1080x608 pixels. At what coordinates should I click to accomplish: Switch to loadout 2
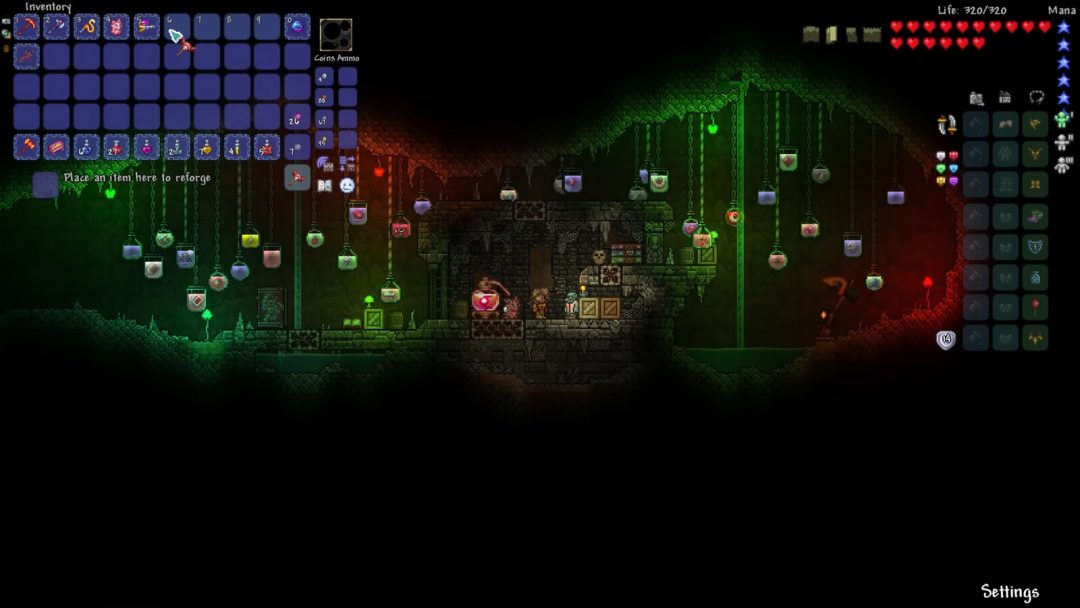coord(1062,142)
